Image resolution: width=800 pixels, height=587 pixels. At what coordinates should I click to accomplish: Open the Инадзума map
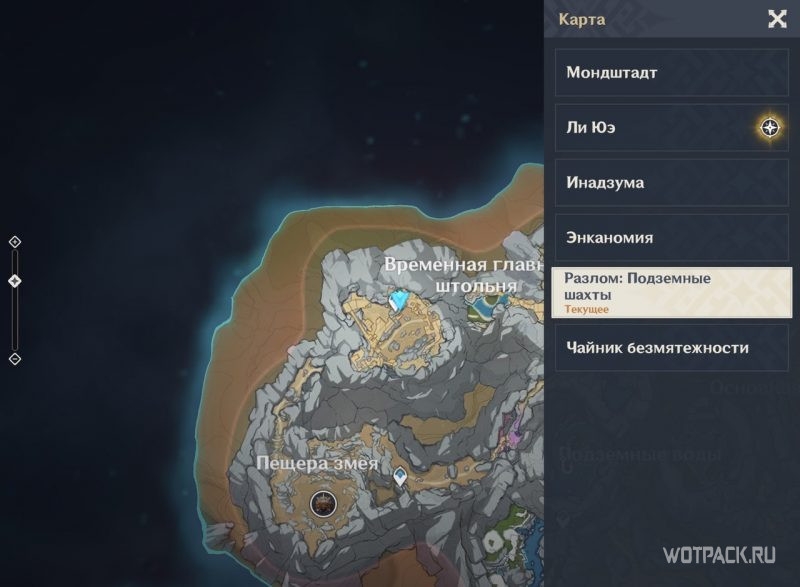click(671, 183)
